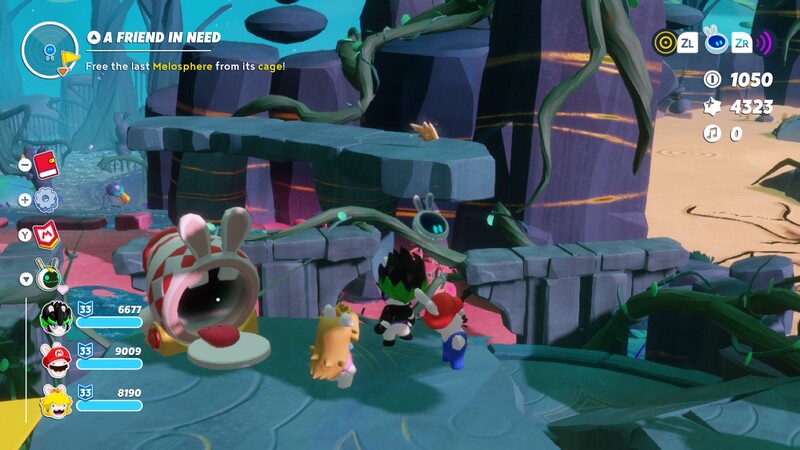Open the red Mario M badge icon
The image size is (800, 450).
47,236
